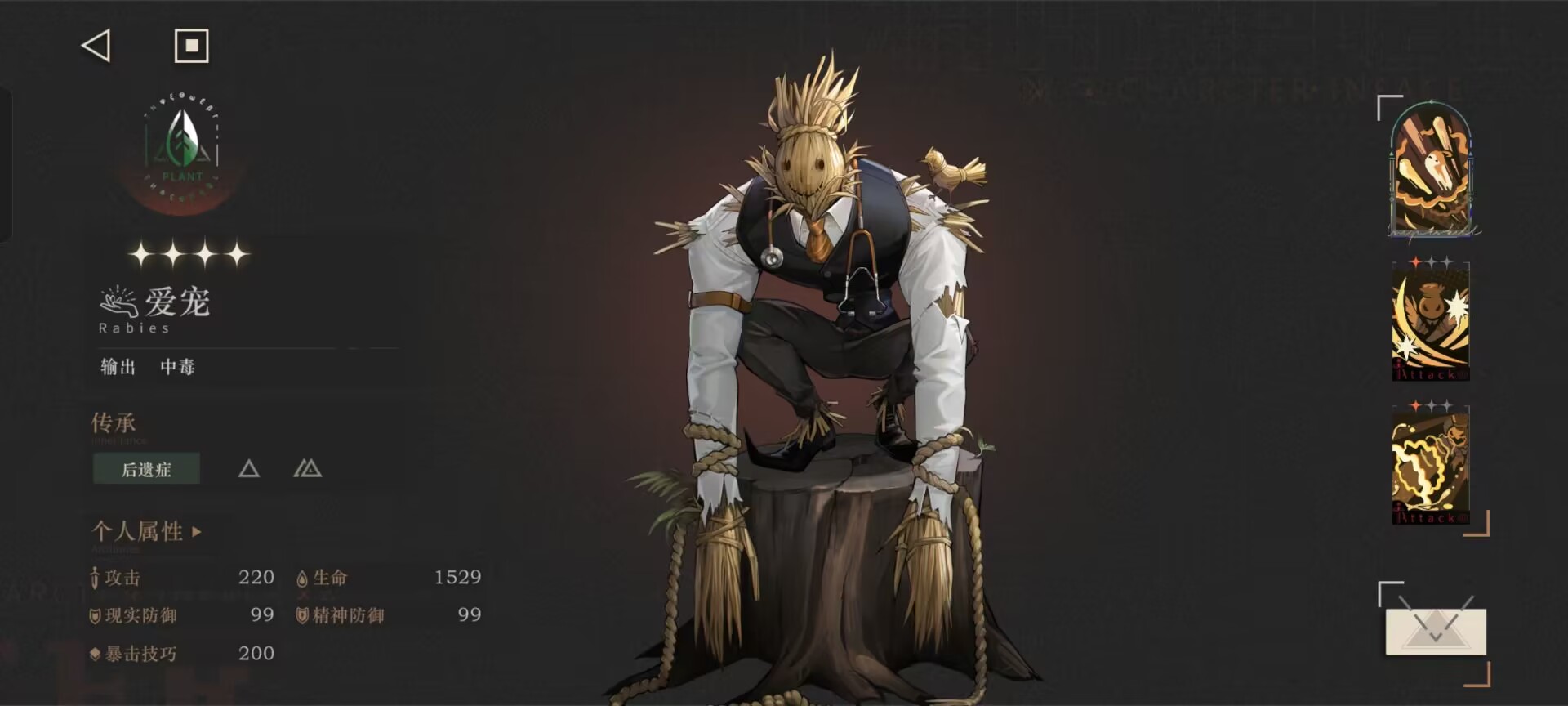Open the bottom Attack skill card
The image size is (1568, 706).
[1430, 466]
